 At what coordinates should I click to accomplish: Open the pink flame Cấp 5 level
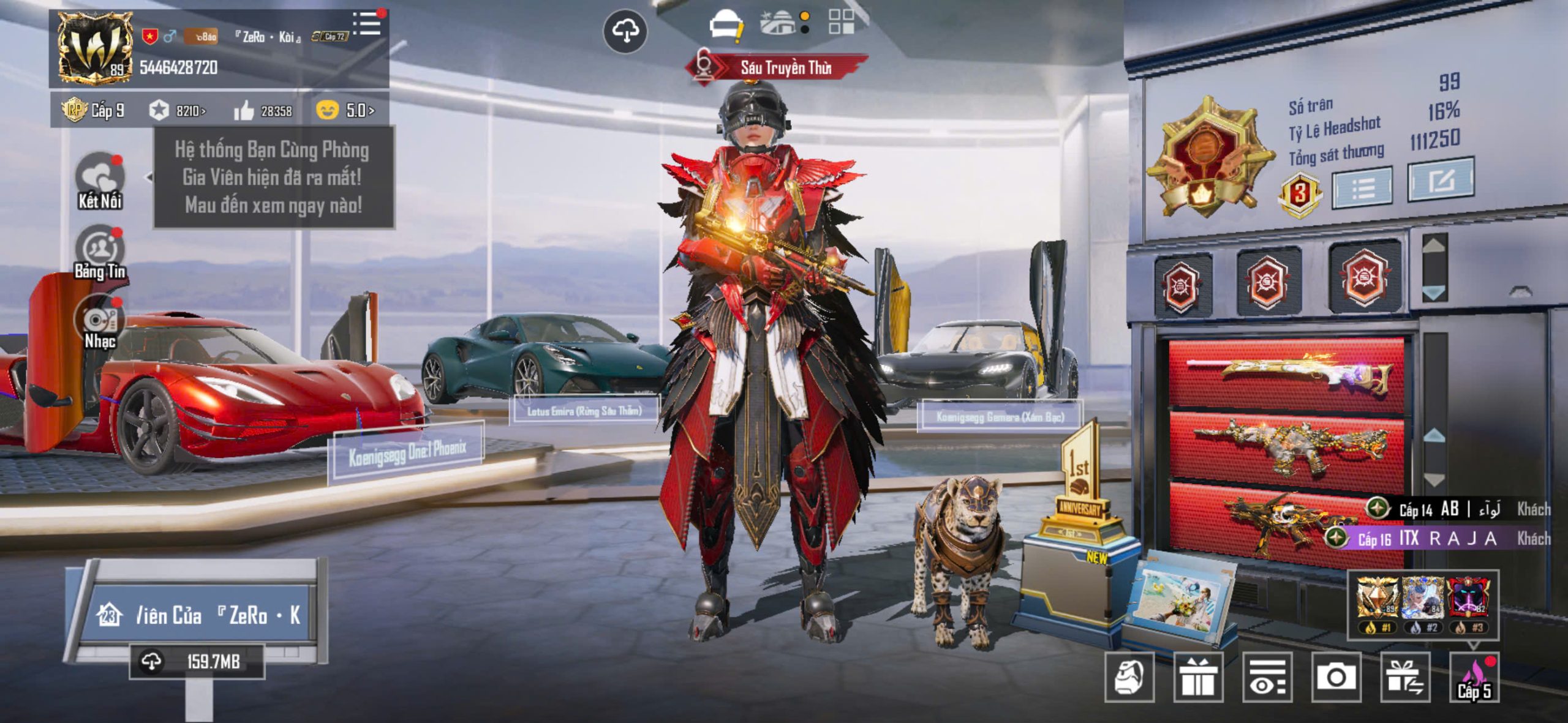(x=1474, y=677)
